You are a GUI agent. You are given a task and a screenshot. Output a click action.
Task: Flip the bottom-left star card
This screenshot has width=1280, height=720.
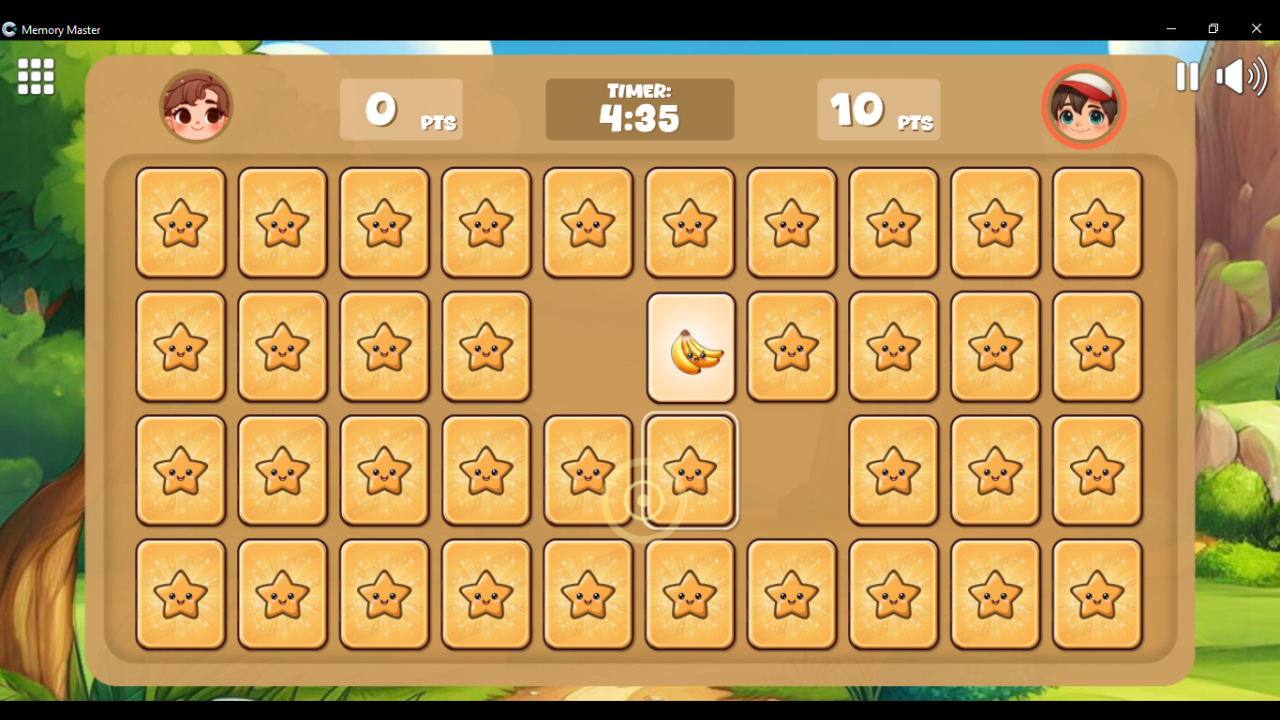[181, 594]
